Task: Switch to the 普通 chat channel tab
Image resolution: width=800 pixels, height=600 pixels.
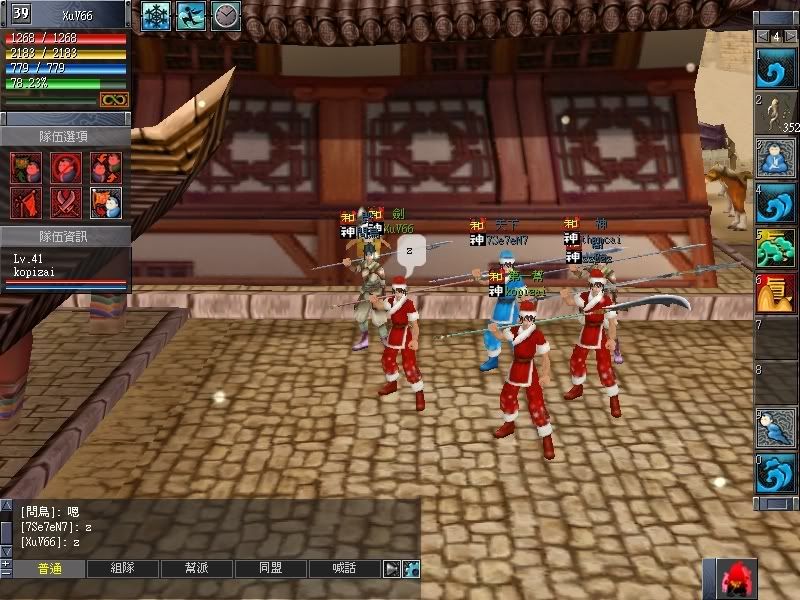Action: [49, 568]
